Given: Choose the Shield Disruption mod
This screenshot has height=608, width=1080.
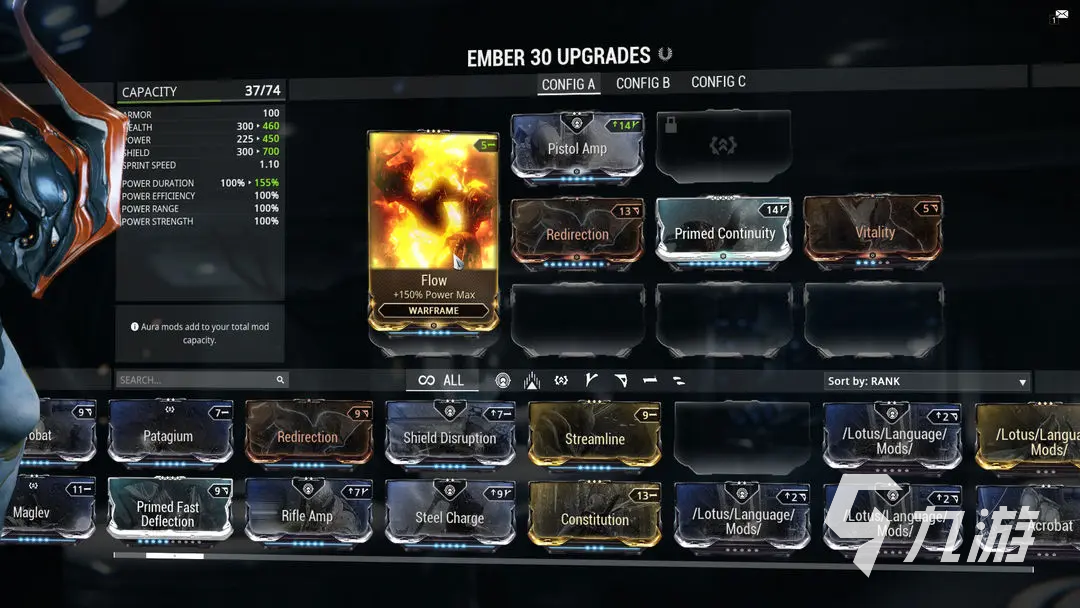Looking at the screenshot, I should tap(449, 437).
